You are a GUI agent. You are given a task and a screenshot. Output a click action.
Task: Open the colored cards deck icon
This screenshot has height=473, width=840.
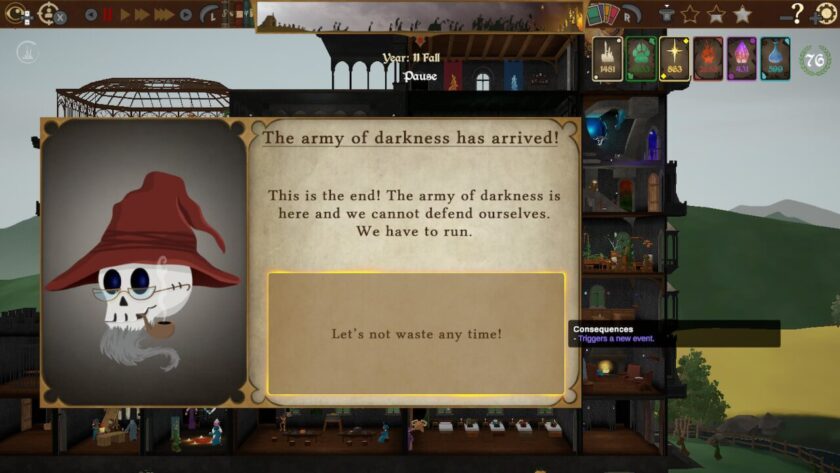pos(602,14)
